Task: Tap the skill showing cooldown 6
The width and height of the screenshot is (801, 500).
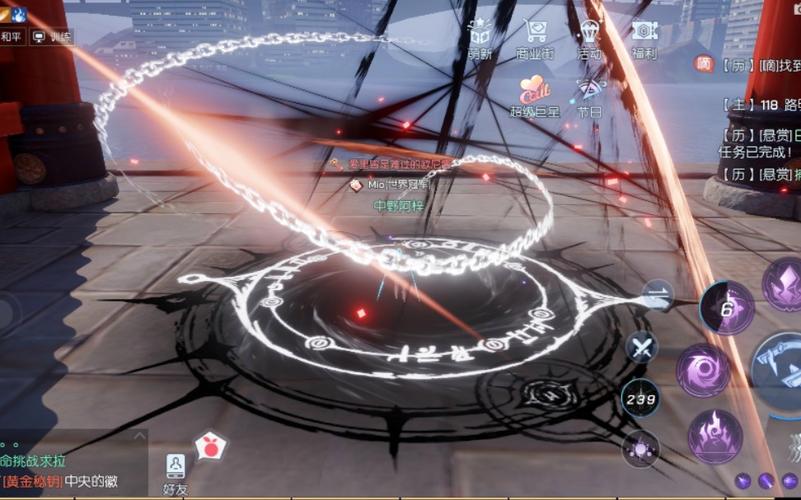Action: [x=727, y=307]
